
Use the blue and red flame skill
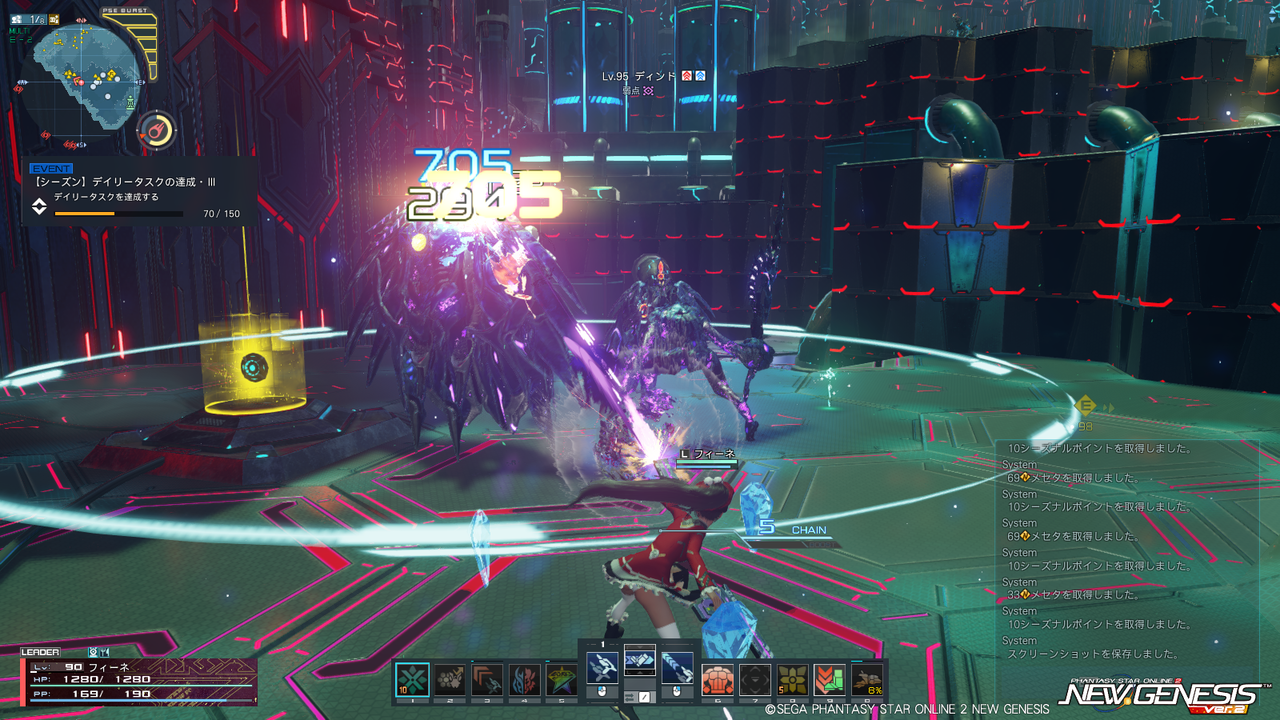click(x=524, y=680)
